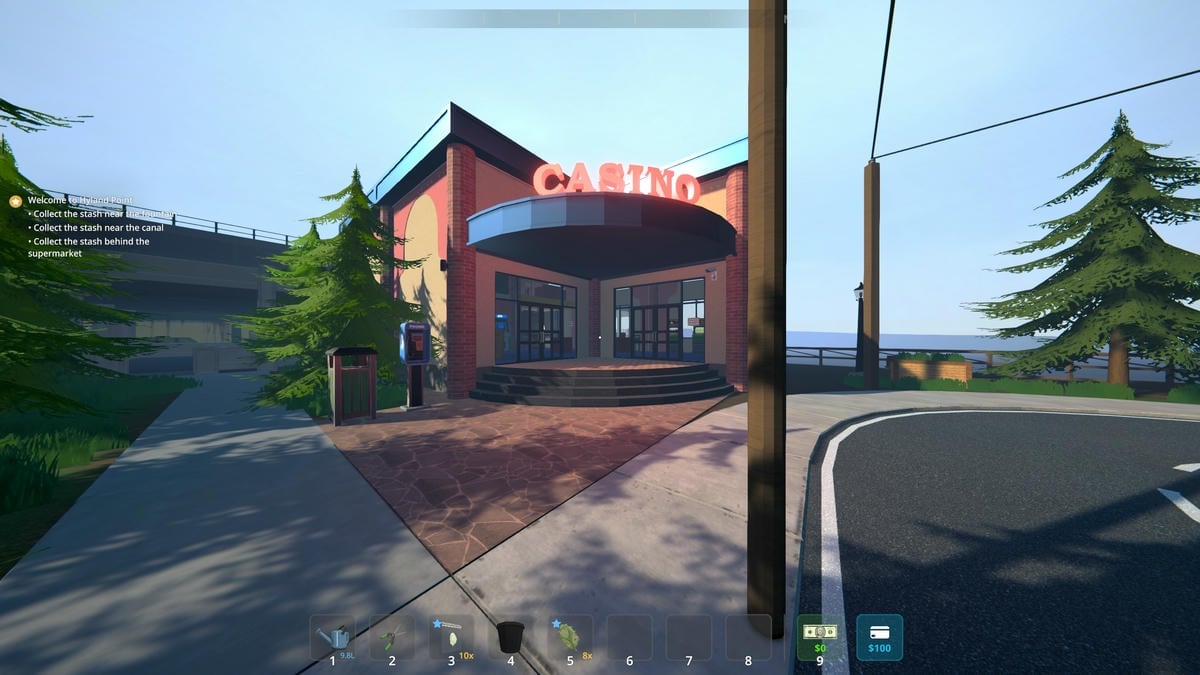Select the watering can hotbar slot
Screen dimensions: 1200x675
[332, 637]
